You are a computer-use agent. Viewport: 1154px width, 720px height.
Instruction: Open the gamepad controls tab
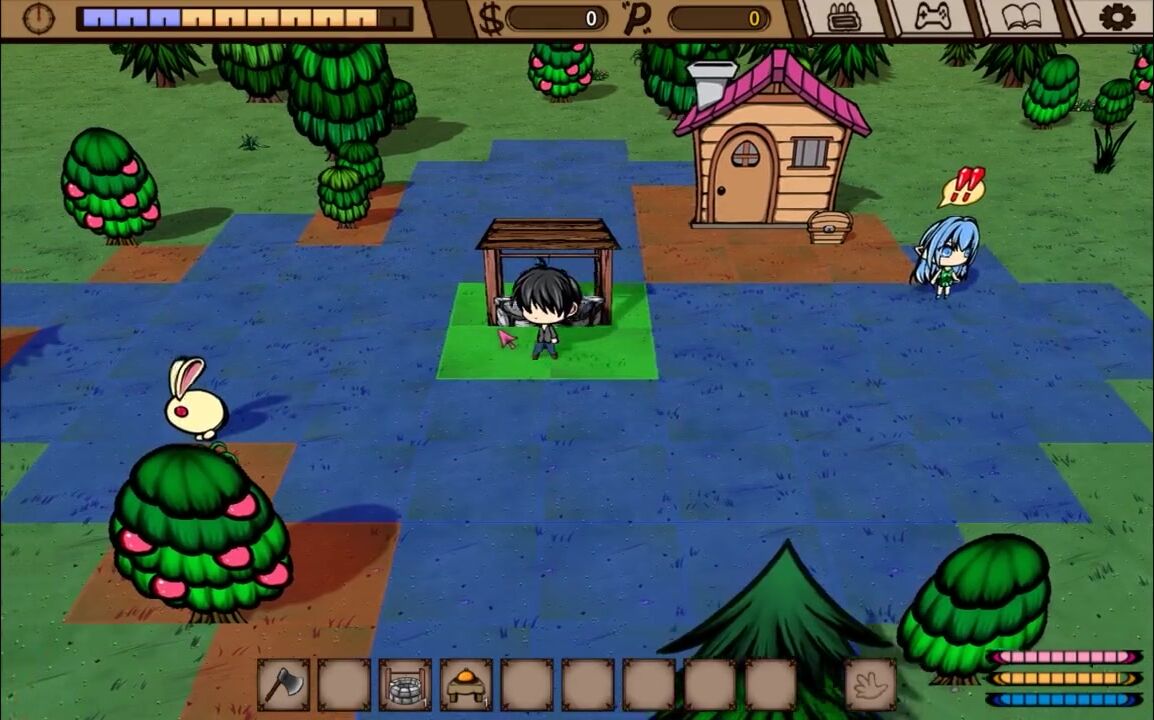(x=934, y=17)
